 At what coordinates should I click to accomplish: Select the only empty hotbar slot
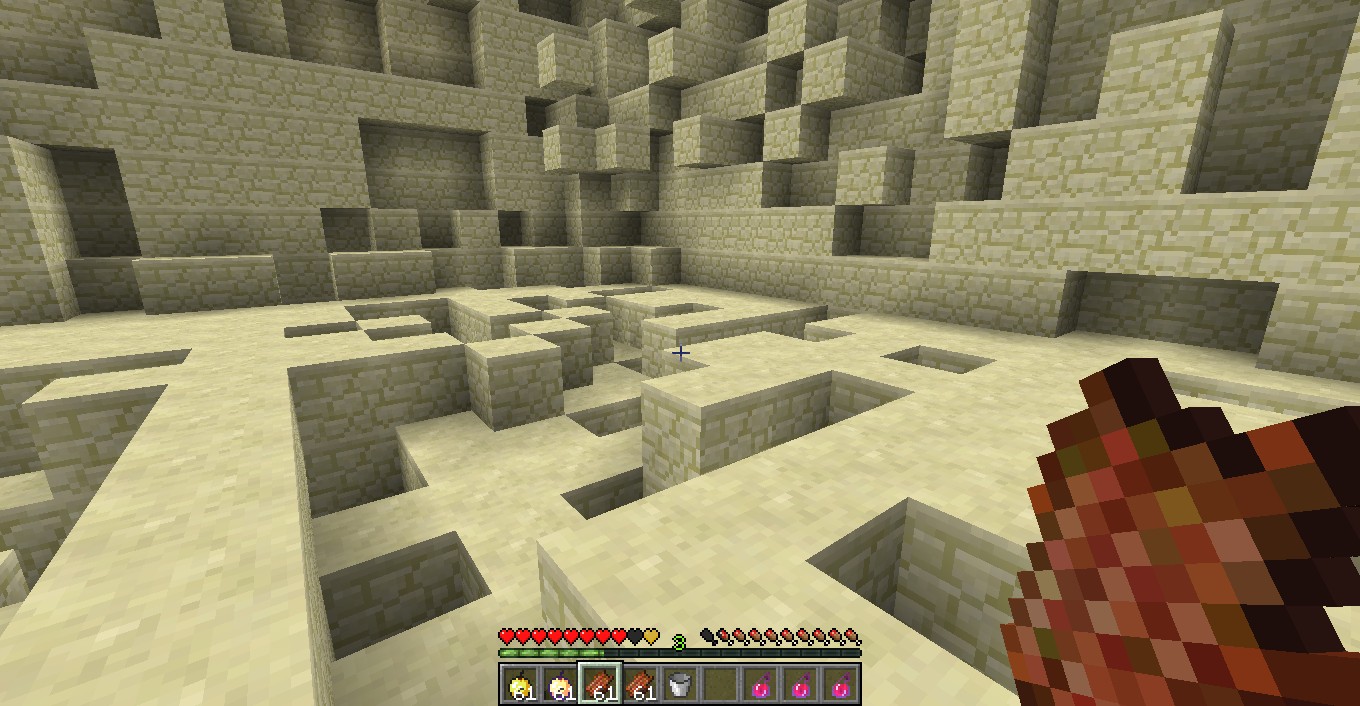[720, 685]
